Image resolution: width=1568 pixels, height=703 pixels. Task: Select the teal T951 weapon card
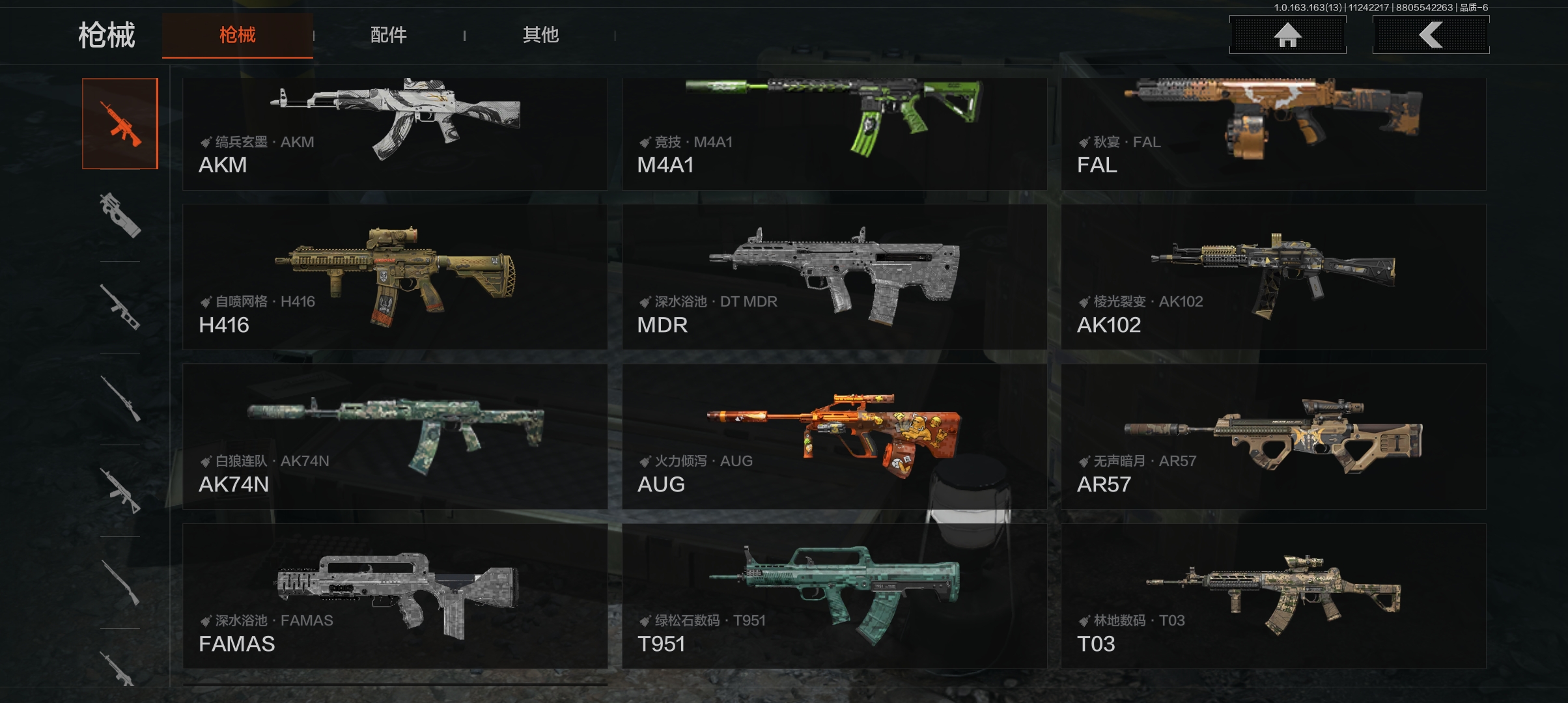pyautogui.click(x=834, y=596)
